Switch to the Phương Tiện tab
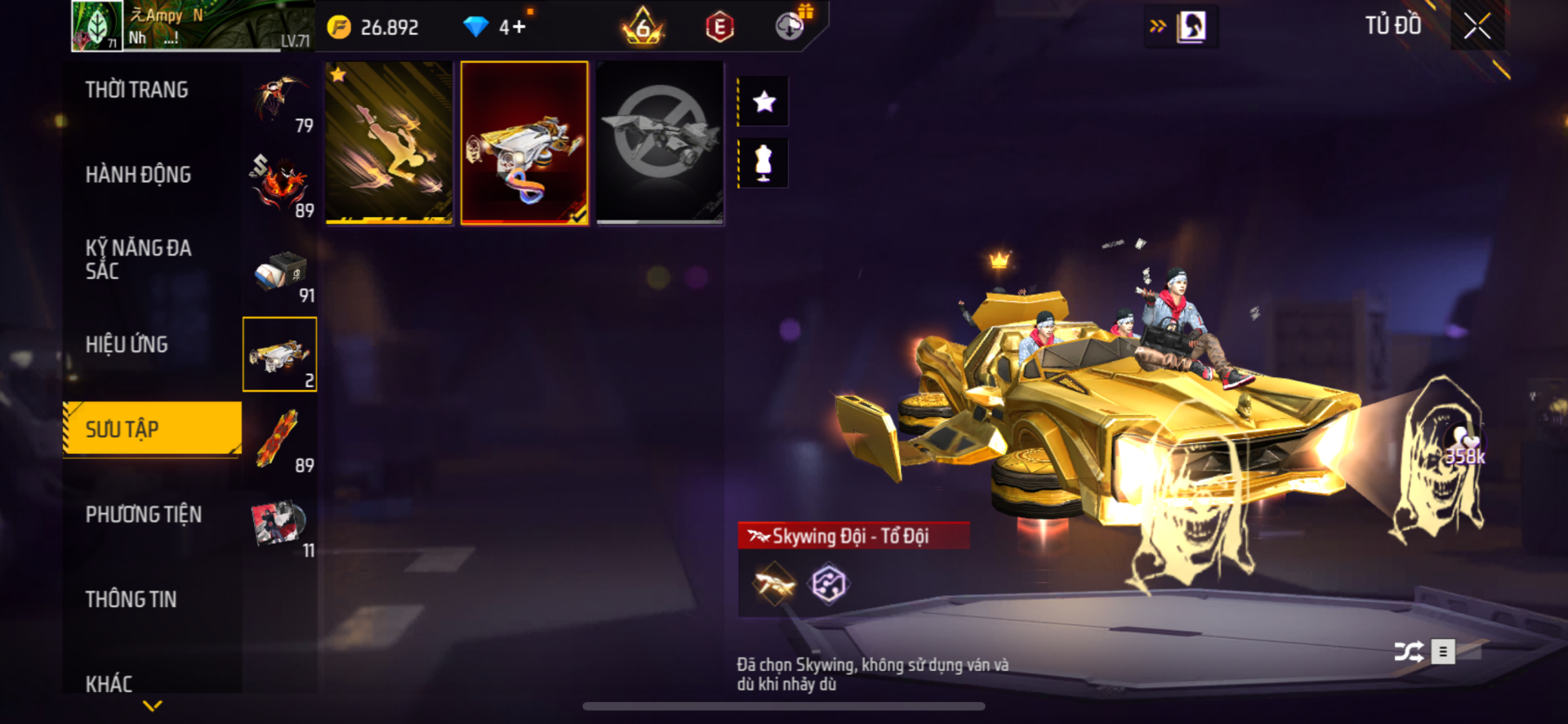 (x=144, y=514)
